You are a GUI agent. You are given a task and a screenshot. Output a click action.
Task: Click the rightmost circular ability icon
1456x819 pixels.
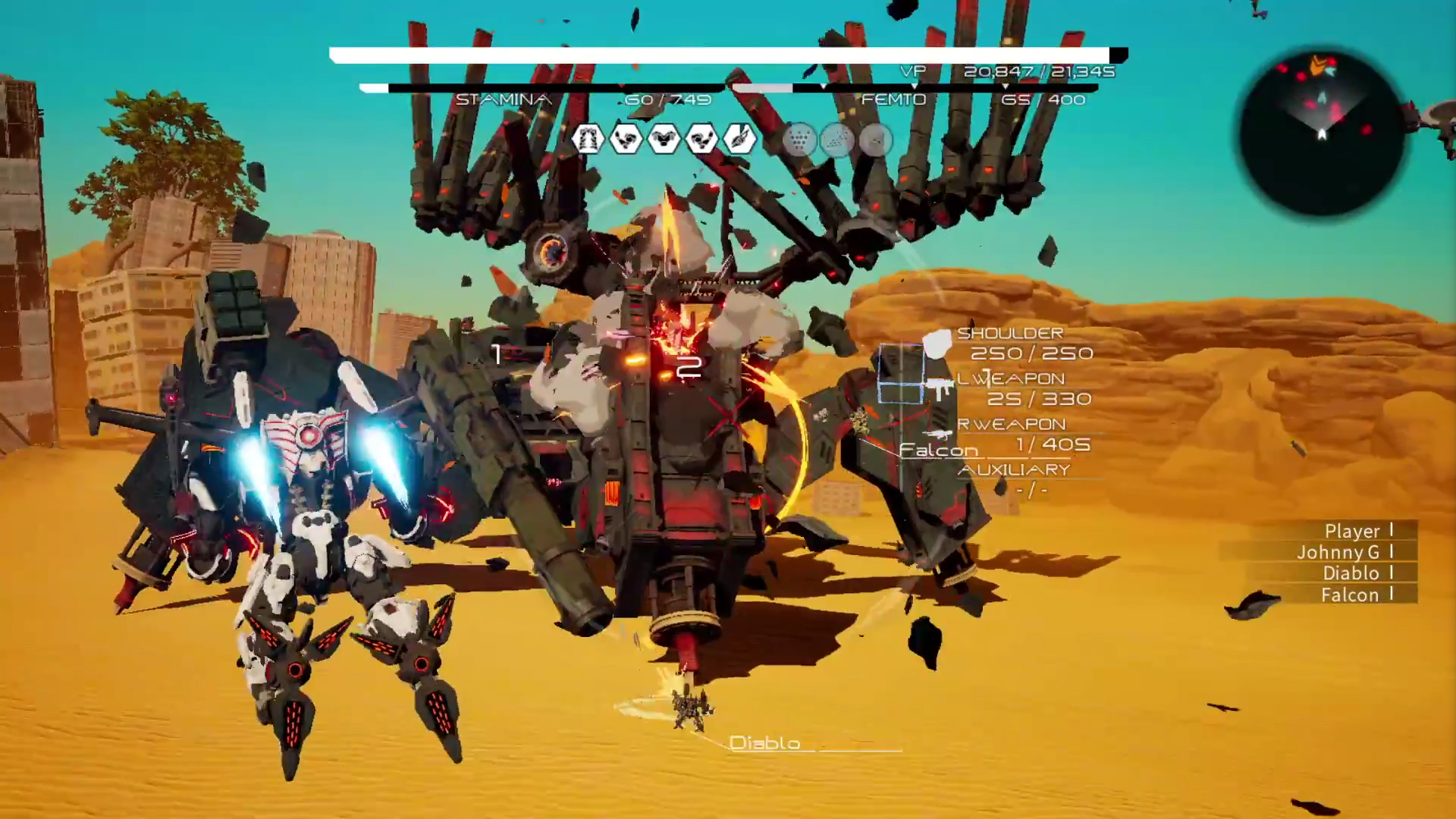click(x=876, y=140)
